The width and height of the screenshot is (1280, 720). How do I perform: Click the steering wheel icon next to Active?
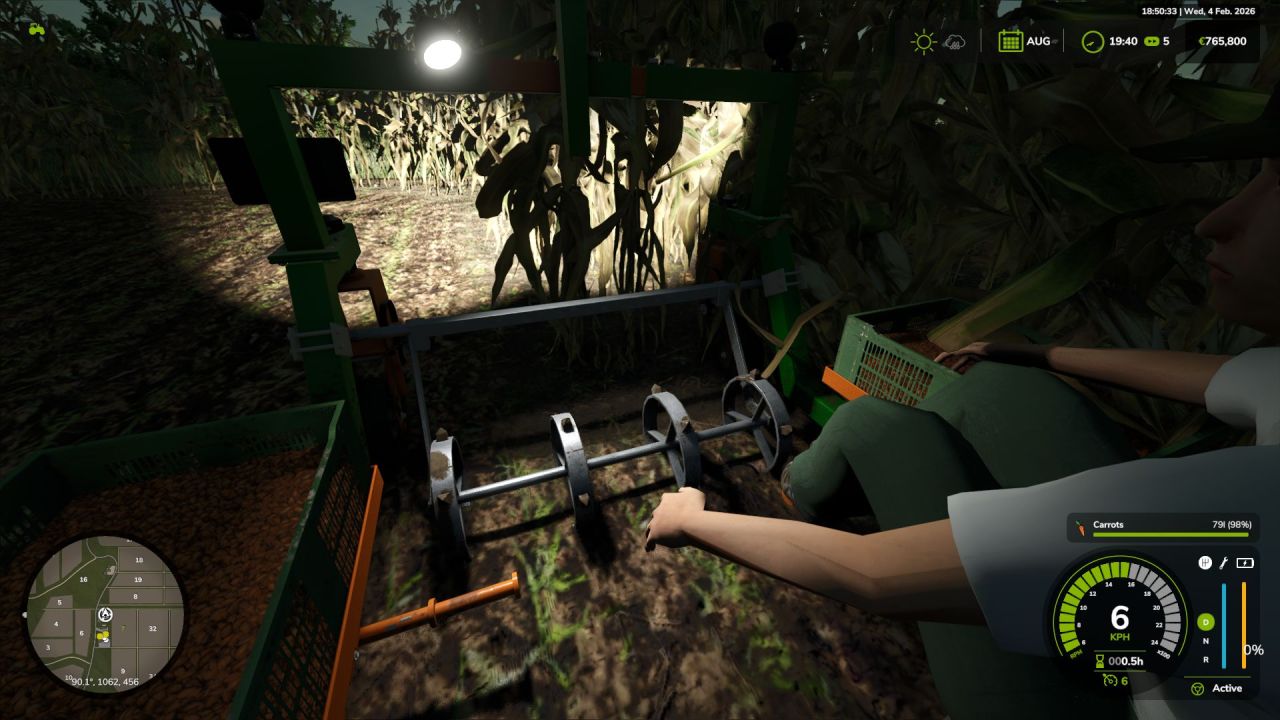click(x=1198, y=688)
